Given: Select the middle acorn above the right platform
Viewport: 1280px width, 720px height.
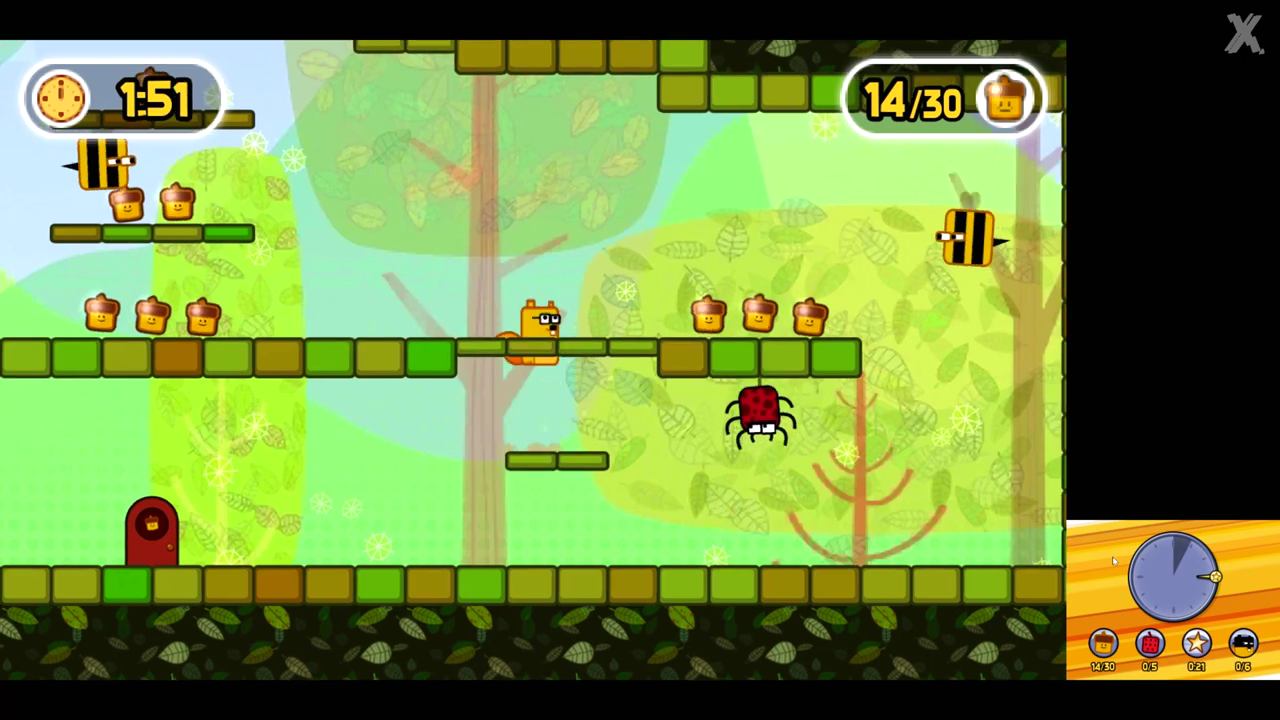Looking at the screenshot, I should [758, 313].
